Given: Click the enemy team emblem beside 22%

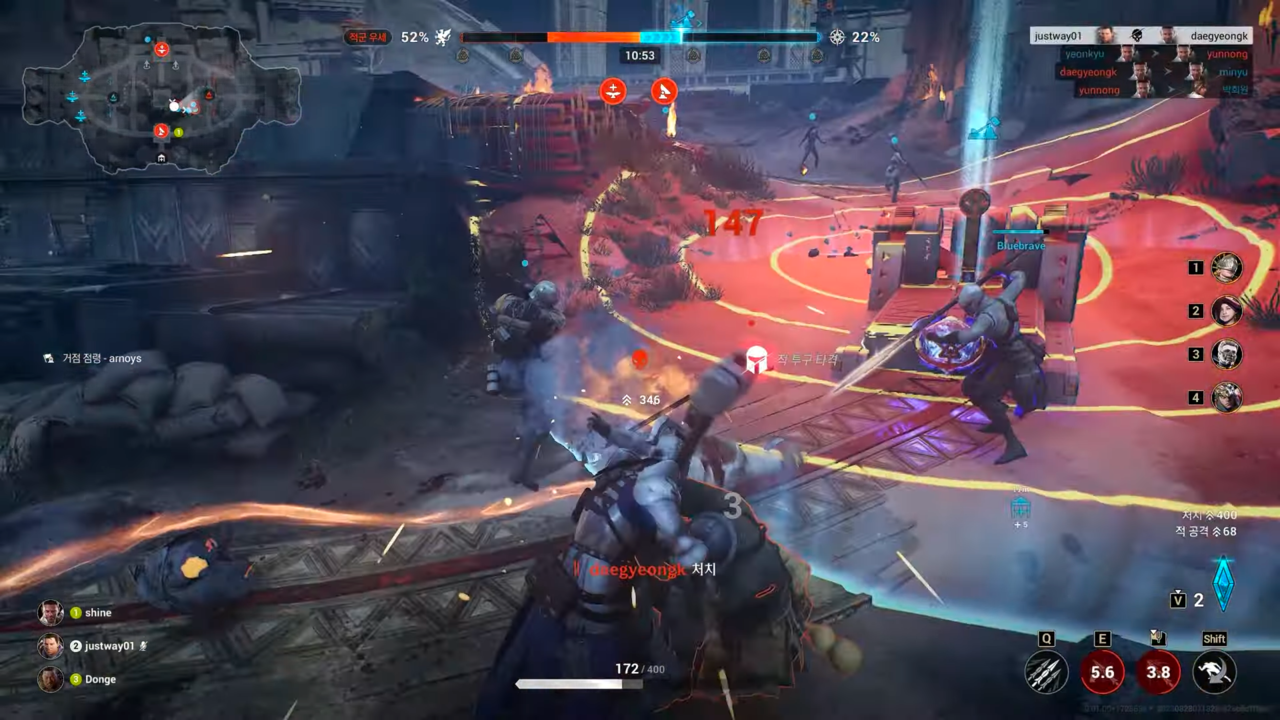Looking at the screenshot, I should point(838,37).
